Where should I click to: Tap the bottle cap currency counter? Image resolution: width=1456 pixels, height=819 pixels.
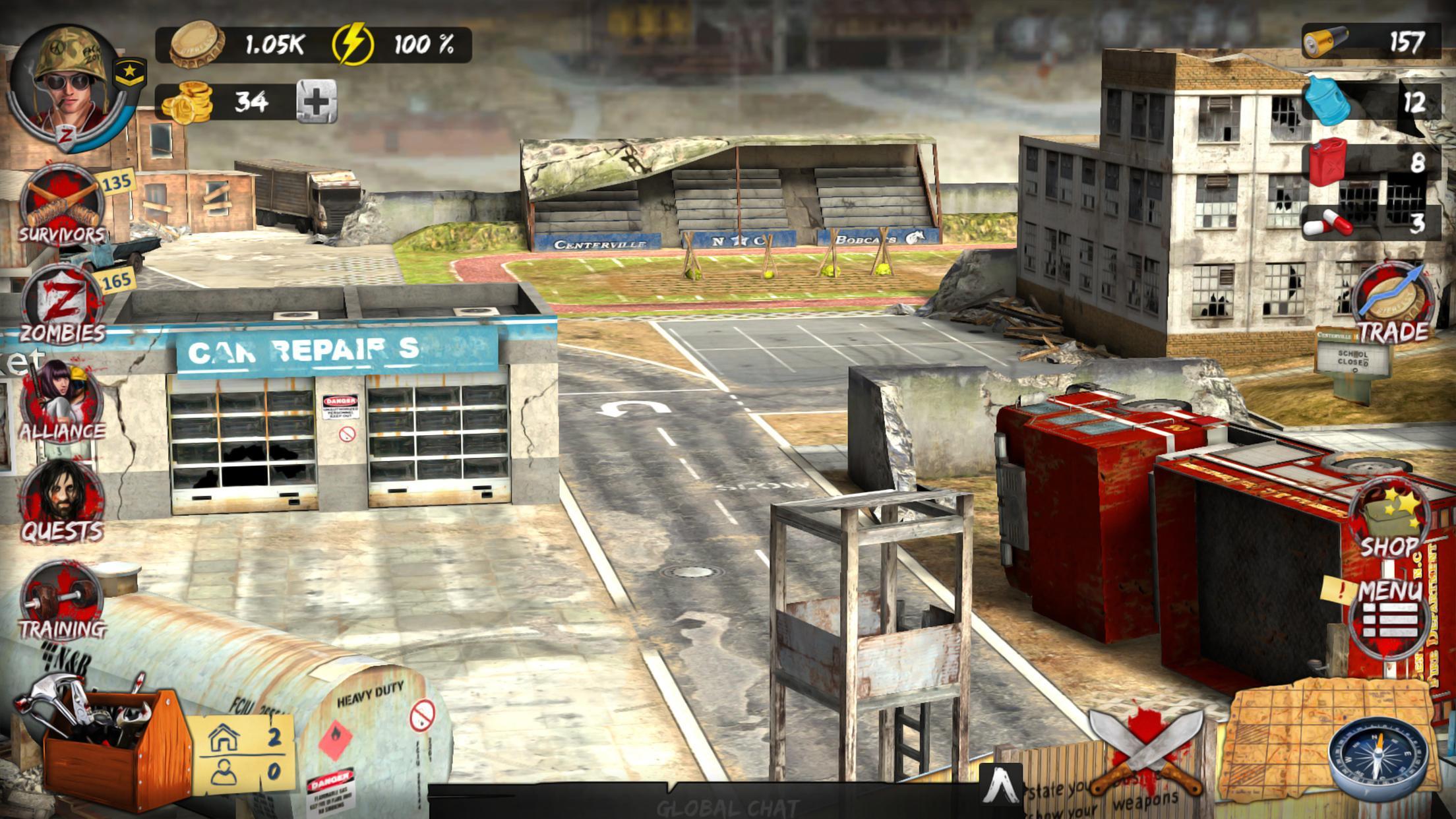pyautogui.click(x=237, y=45)
